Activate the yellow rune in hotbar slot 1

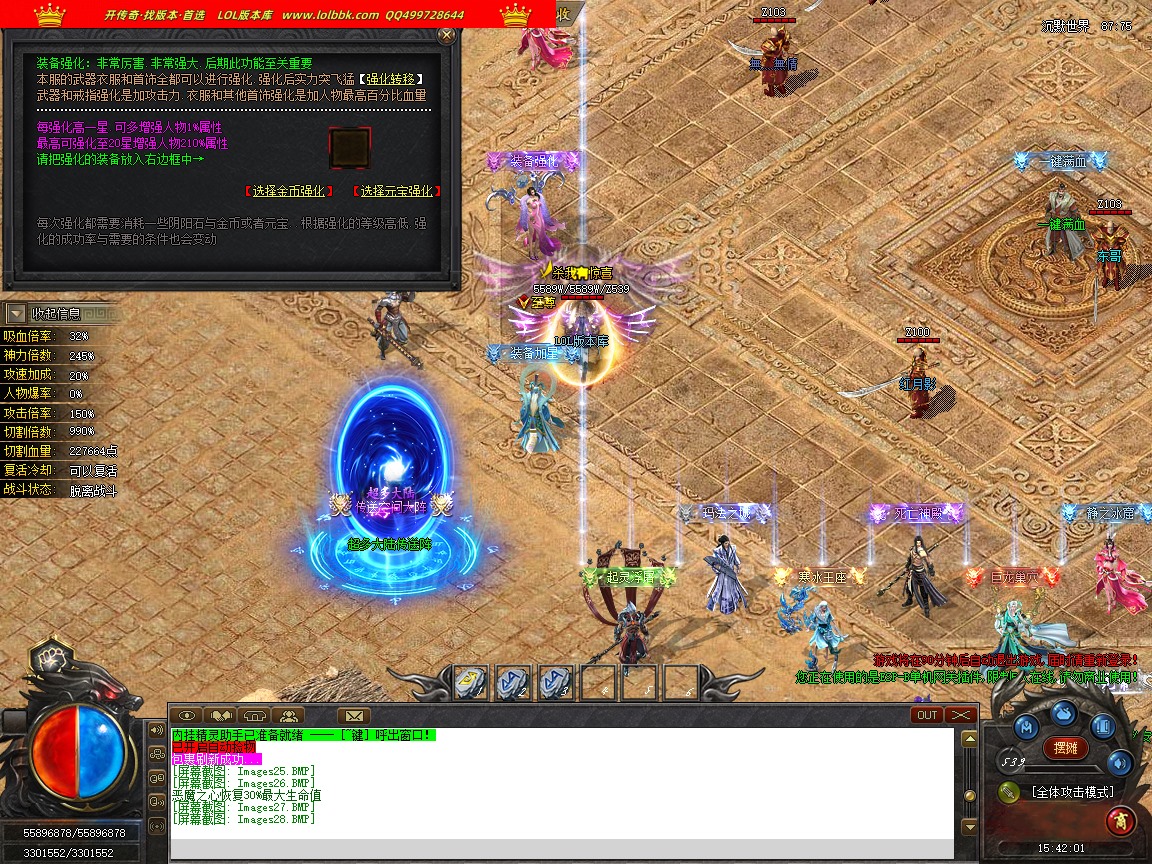click(470, 682)
